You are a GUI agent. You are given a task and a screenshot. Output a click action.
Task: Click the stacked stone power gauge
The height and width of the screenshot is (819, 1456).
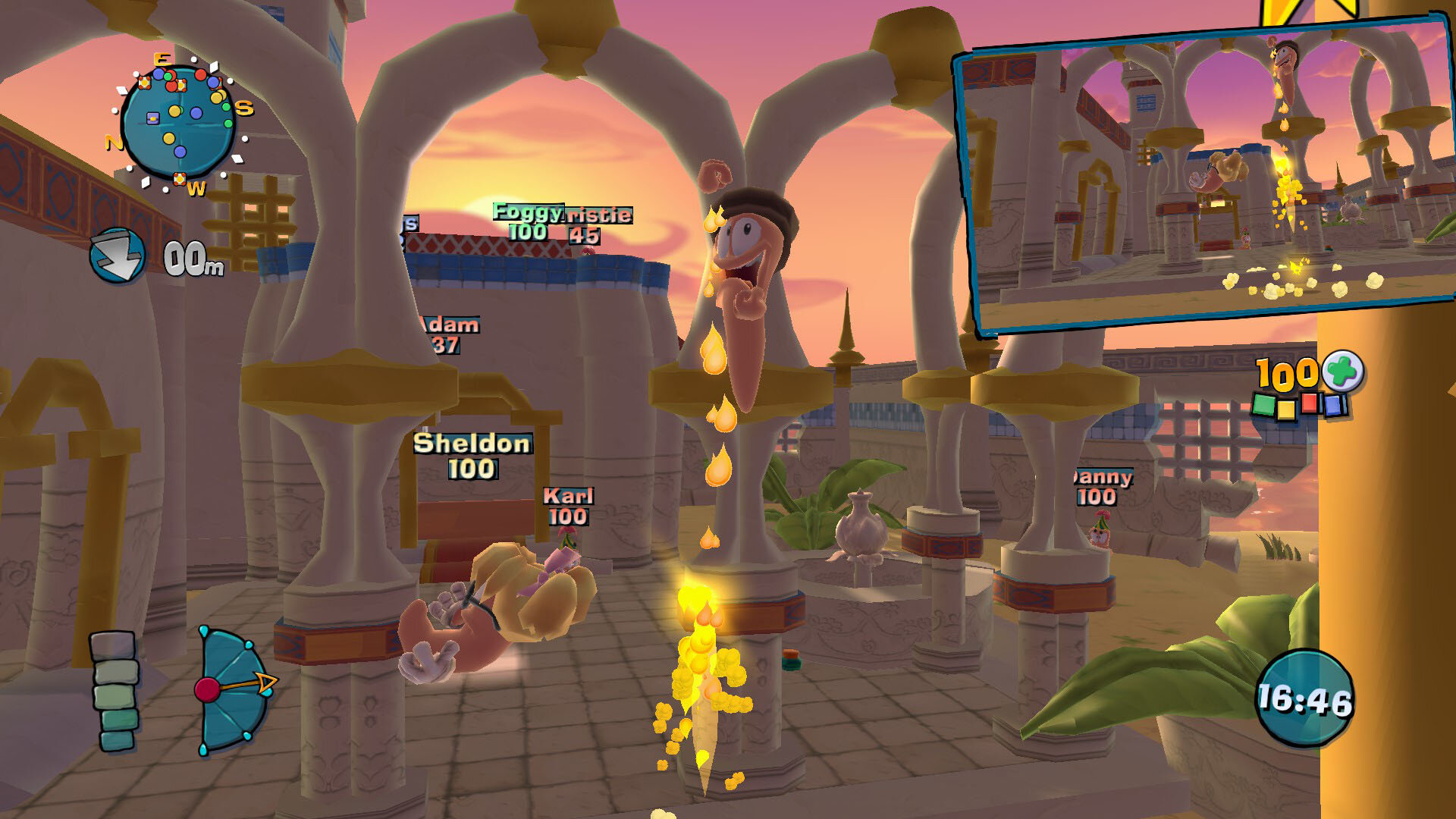(115, 692)
